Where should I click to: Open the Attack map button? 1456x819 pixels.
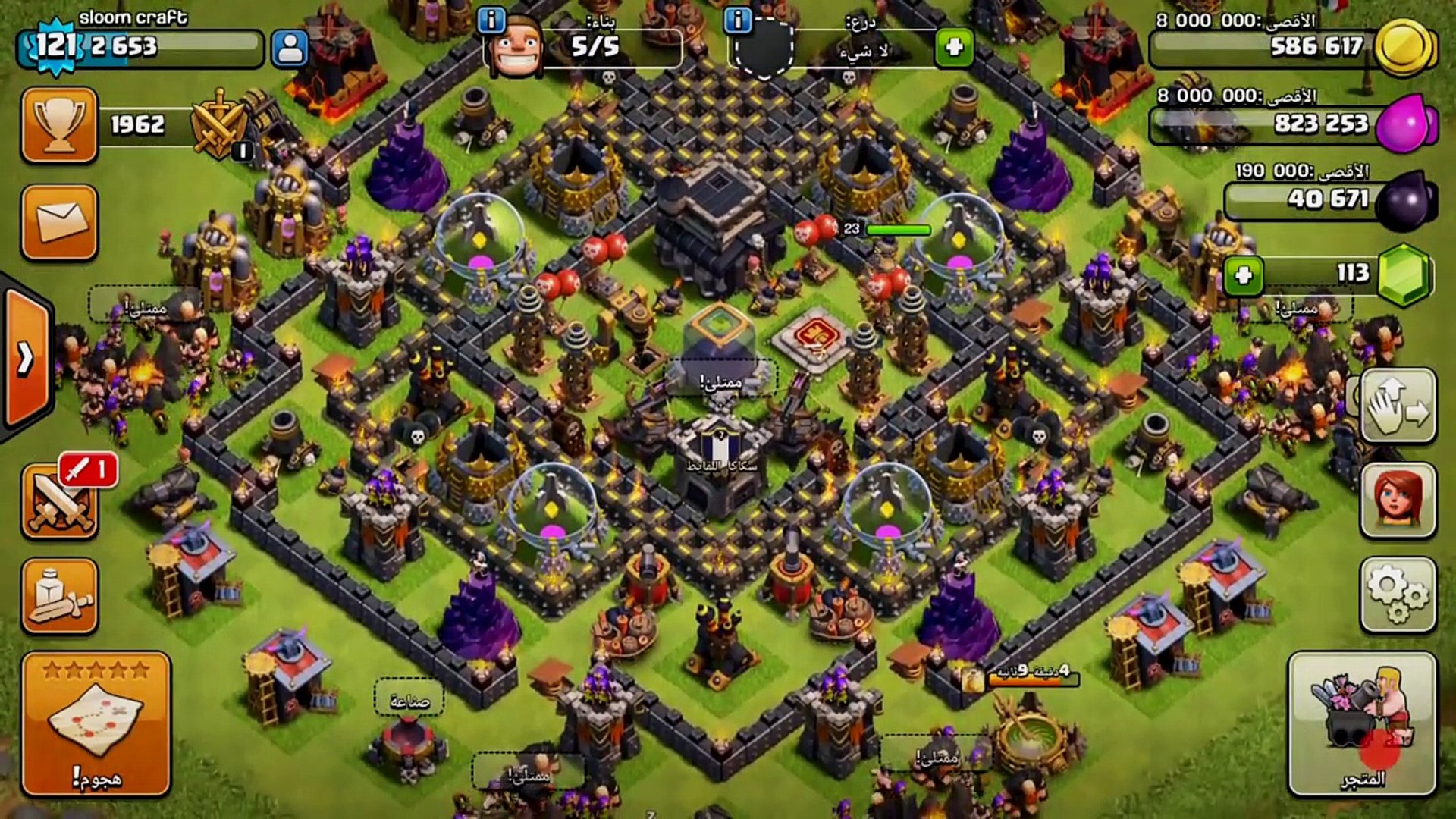tap(96, 724)
